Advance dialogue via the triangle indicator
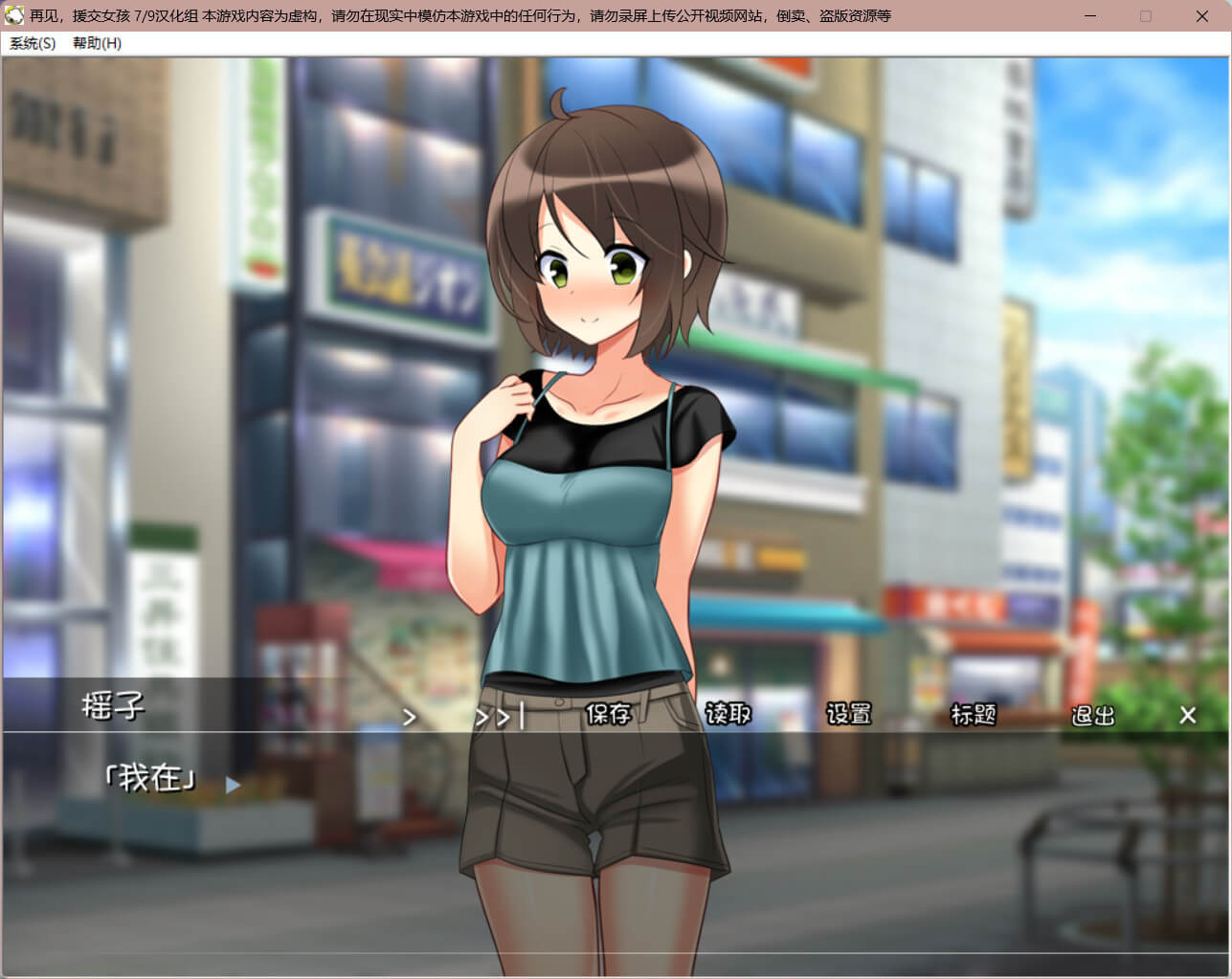 click(233, 785)
